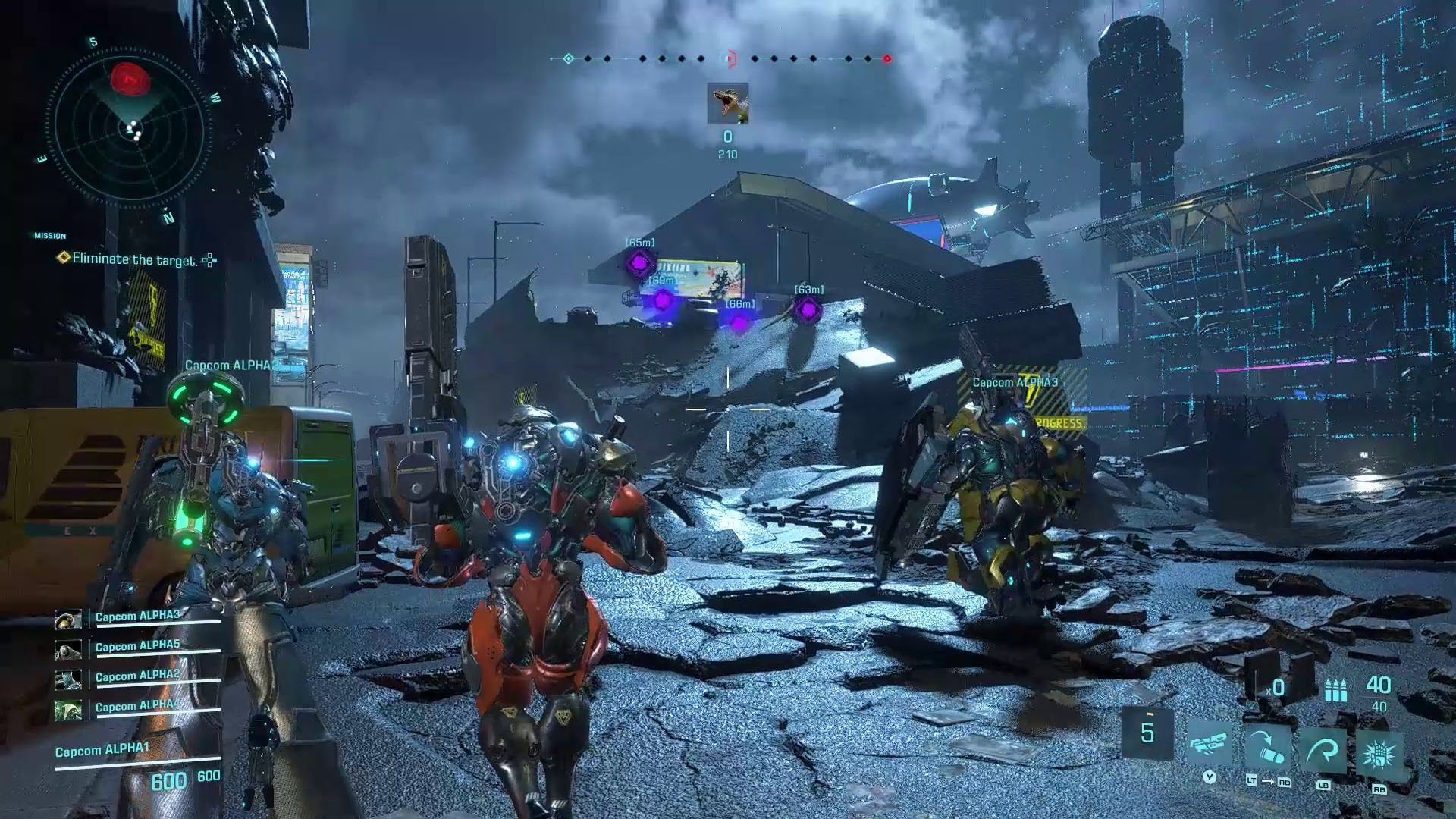
Task: Click the dinosaur target portrait icon
Action: 727,103
